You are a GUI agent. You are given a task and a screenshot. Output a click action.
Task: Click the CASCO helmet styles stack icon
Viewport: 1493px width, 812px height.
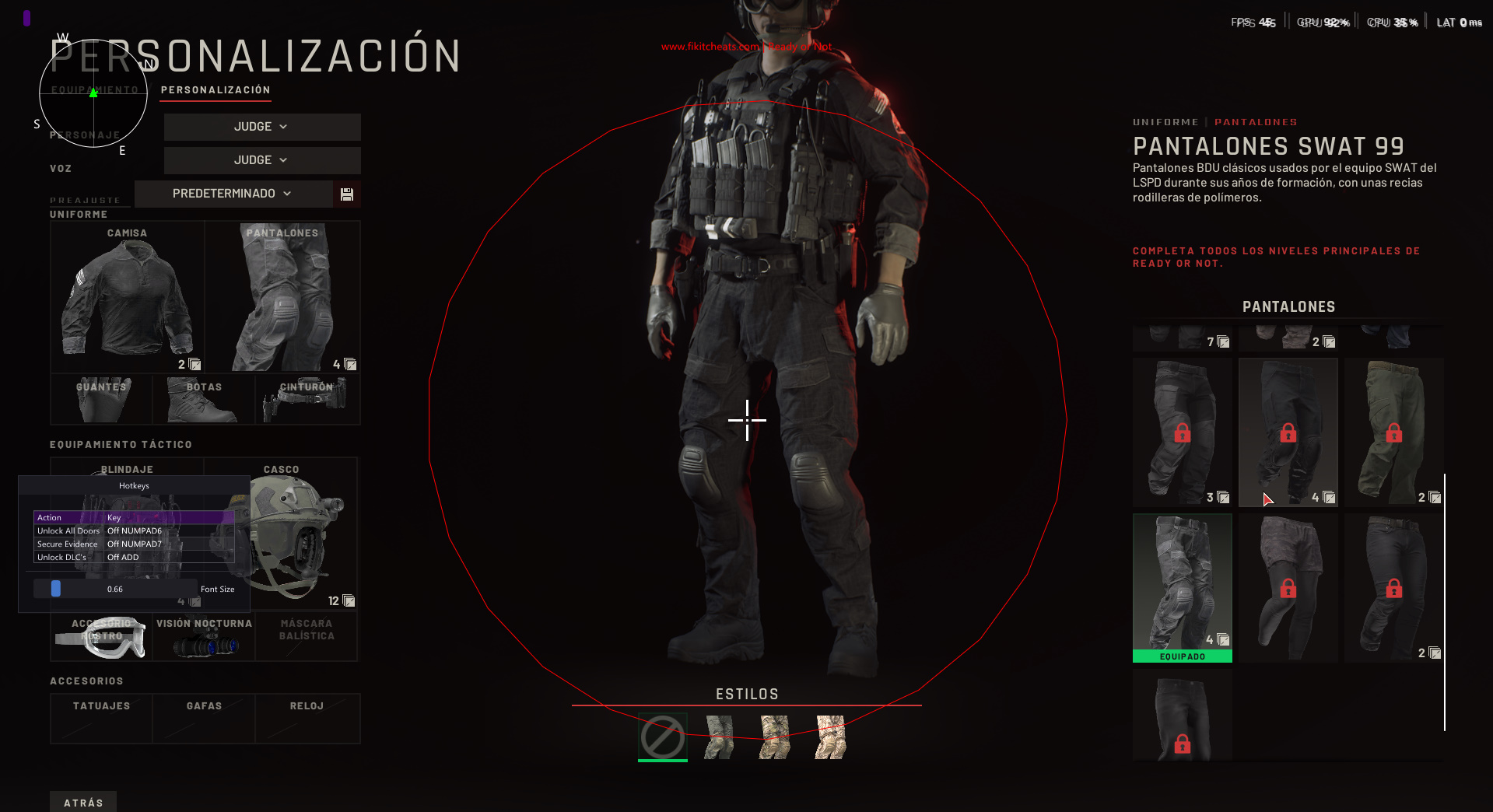pos(348,600)
